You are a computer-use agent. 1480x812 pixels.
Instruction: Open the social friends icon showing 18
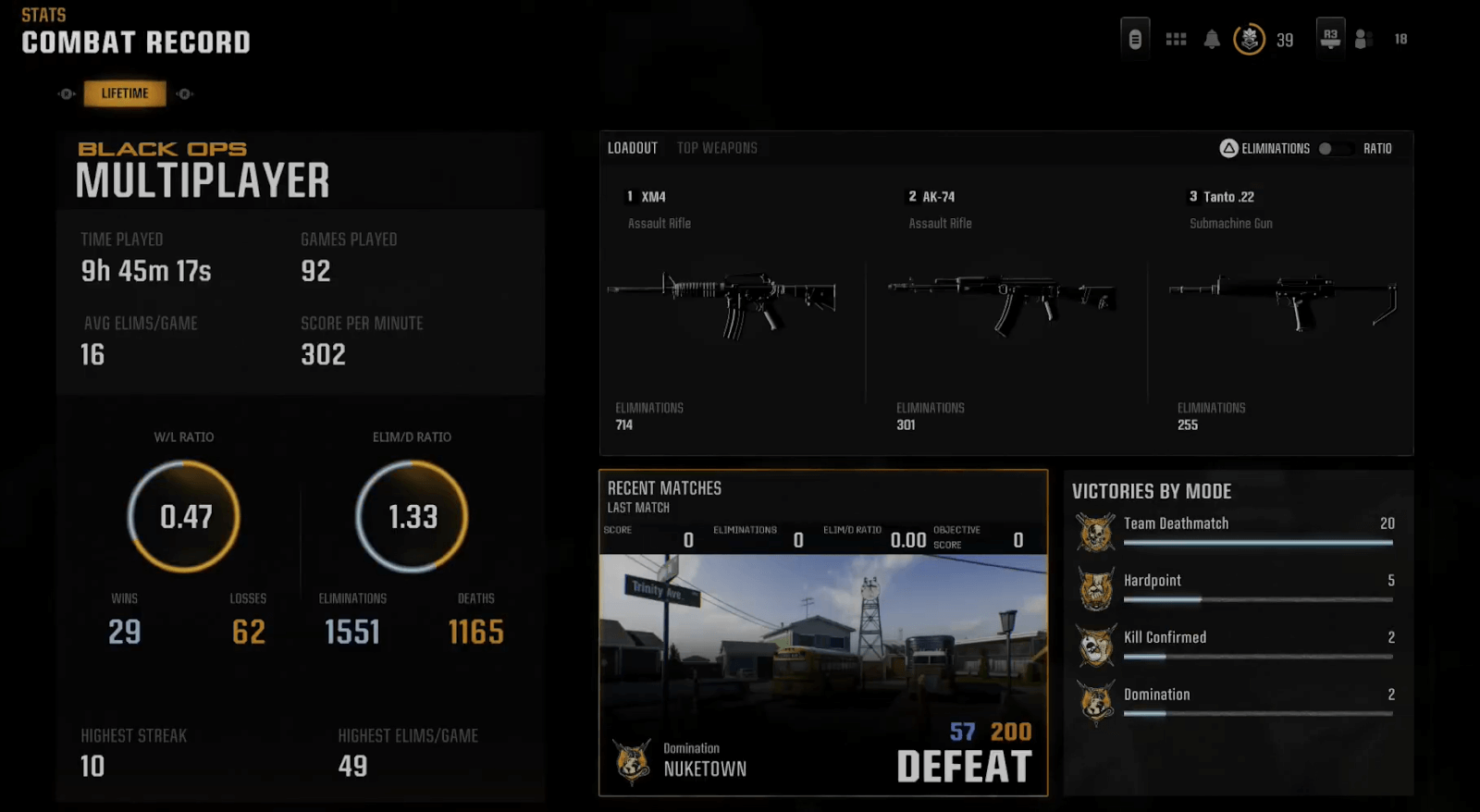pos(1364,39)
